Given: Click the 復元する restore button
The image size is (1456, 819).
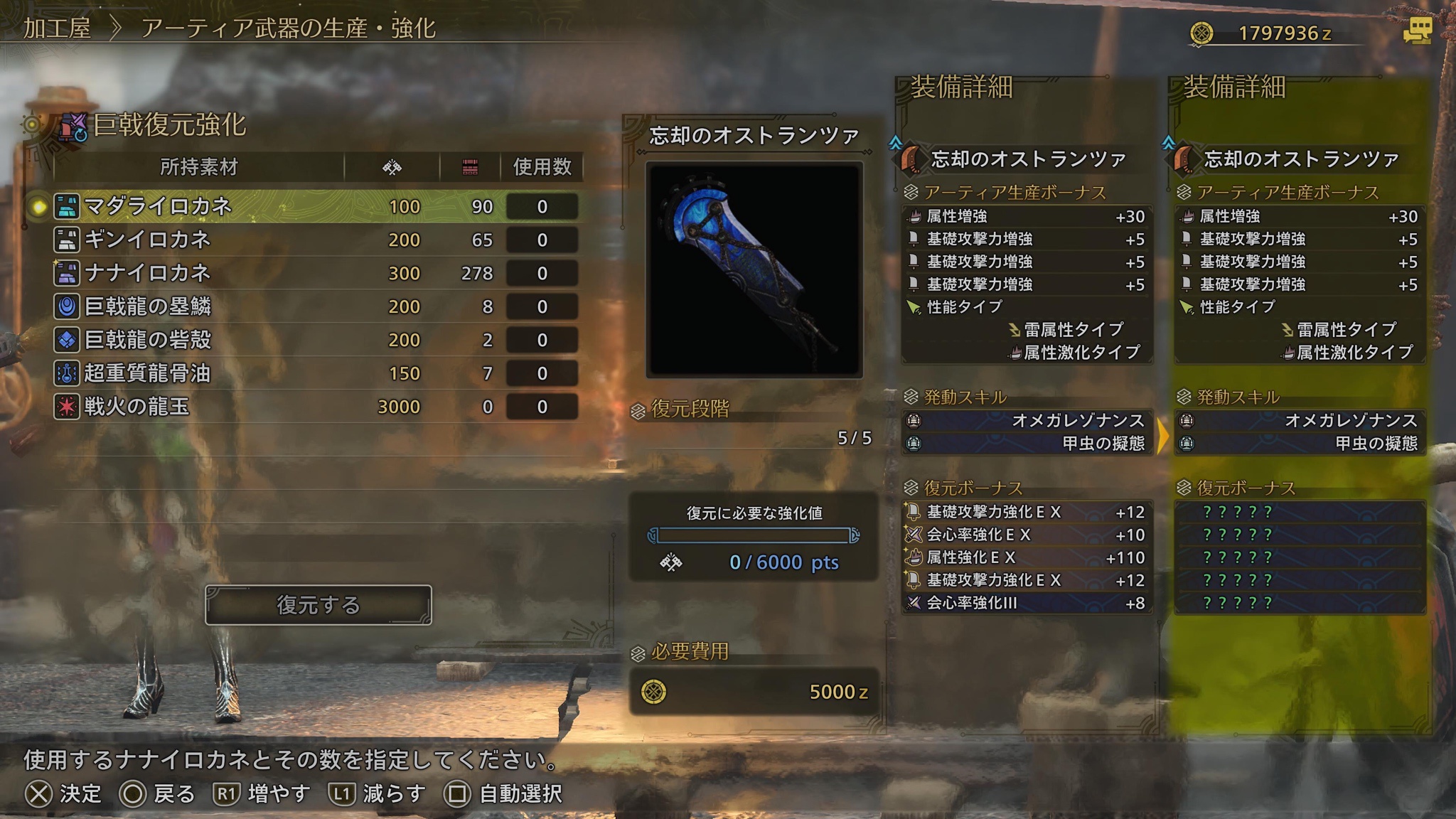Looking at the screenshot, I should [318, 605].
